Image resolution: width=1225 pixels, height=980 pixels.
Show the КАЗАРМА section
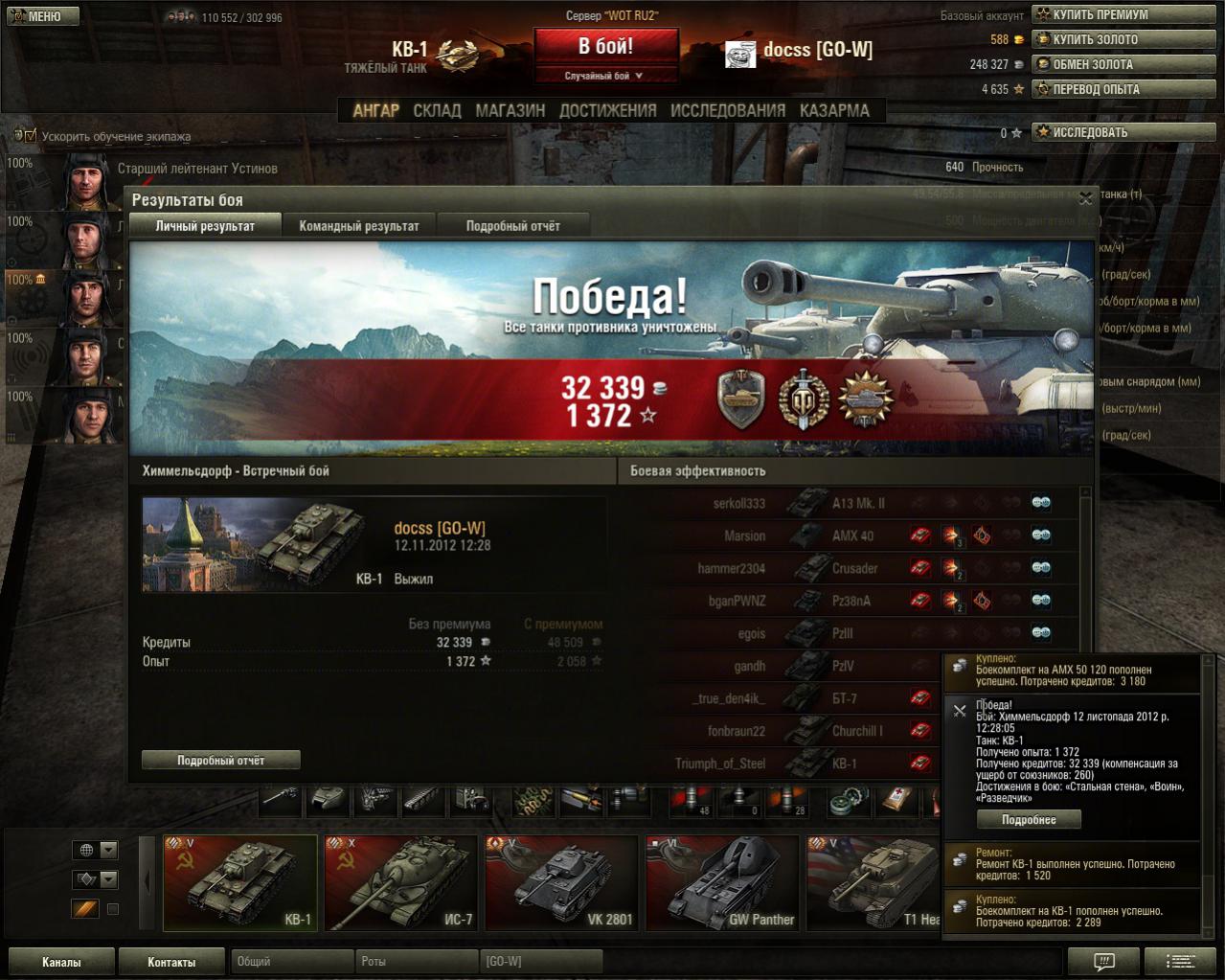click(x=835, y=110)
